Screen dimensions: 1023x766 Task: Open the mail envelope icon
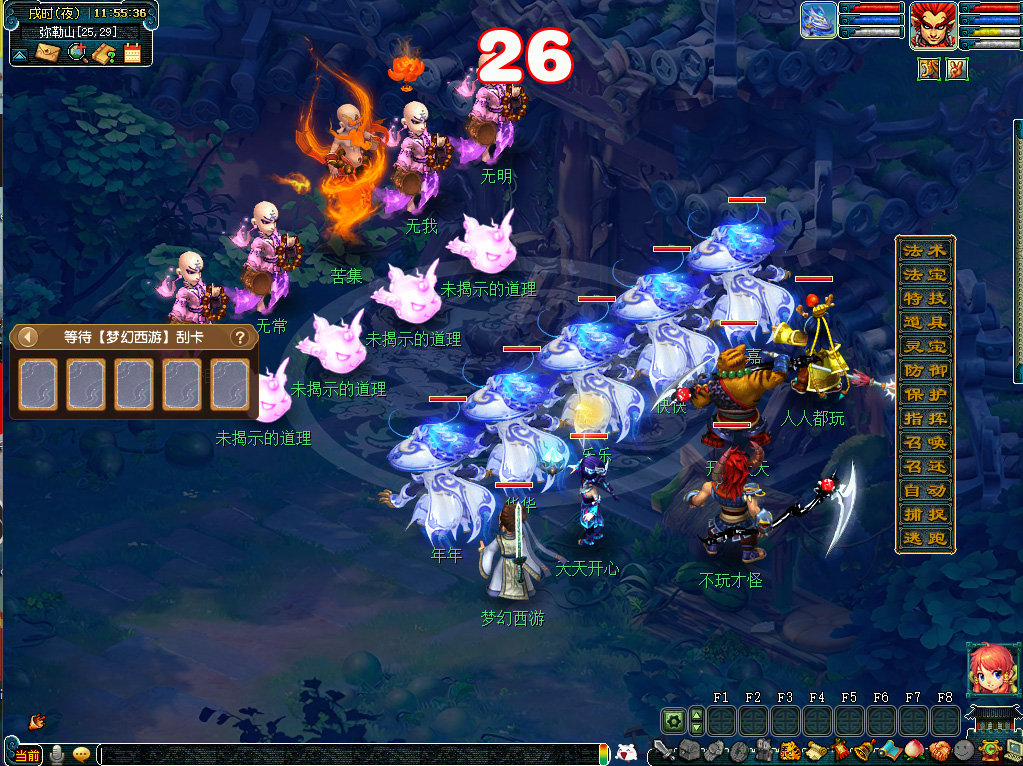pos(47,53)
